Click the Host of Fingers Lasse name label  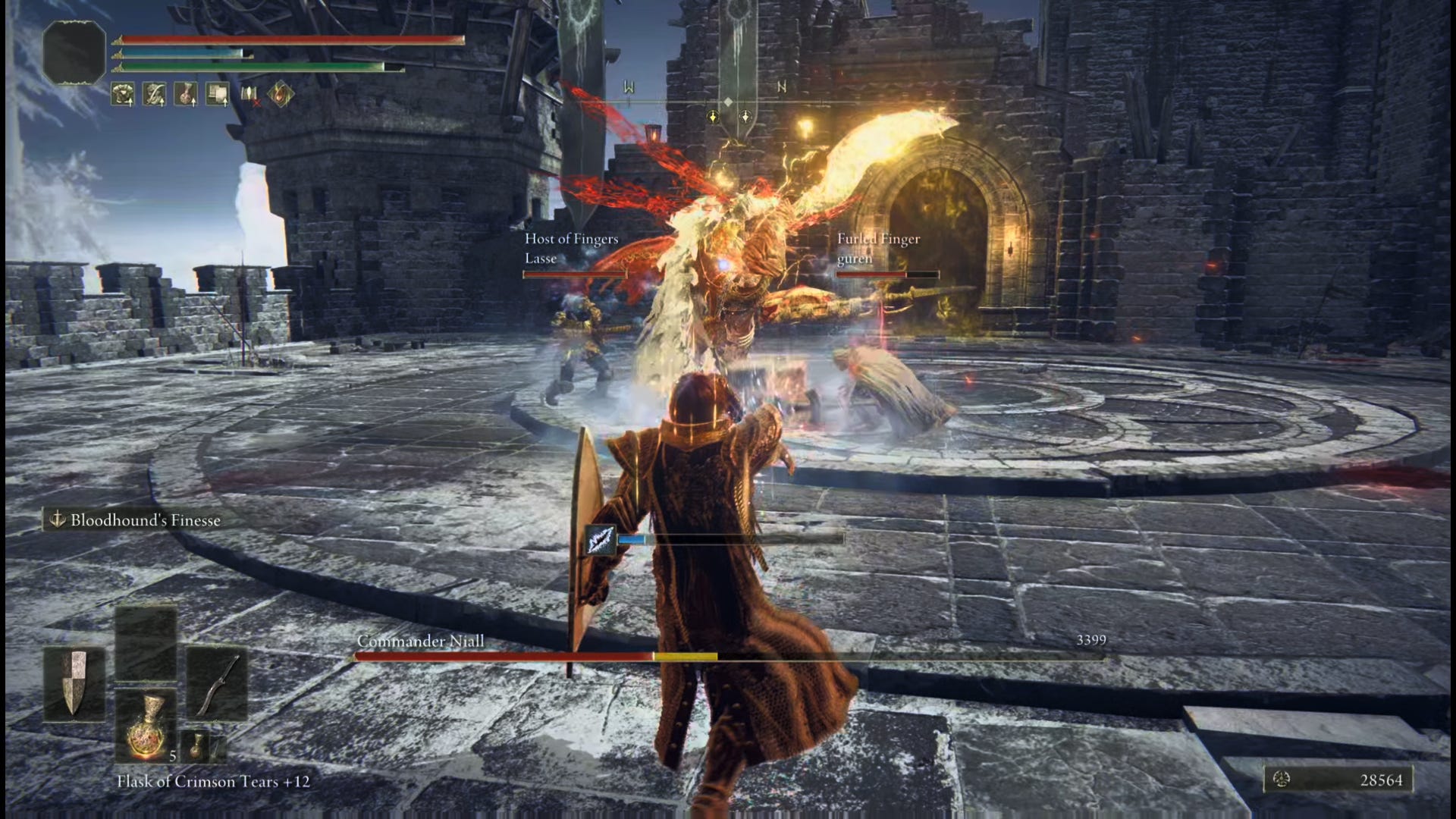click(570, 247)
